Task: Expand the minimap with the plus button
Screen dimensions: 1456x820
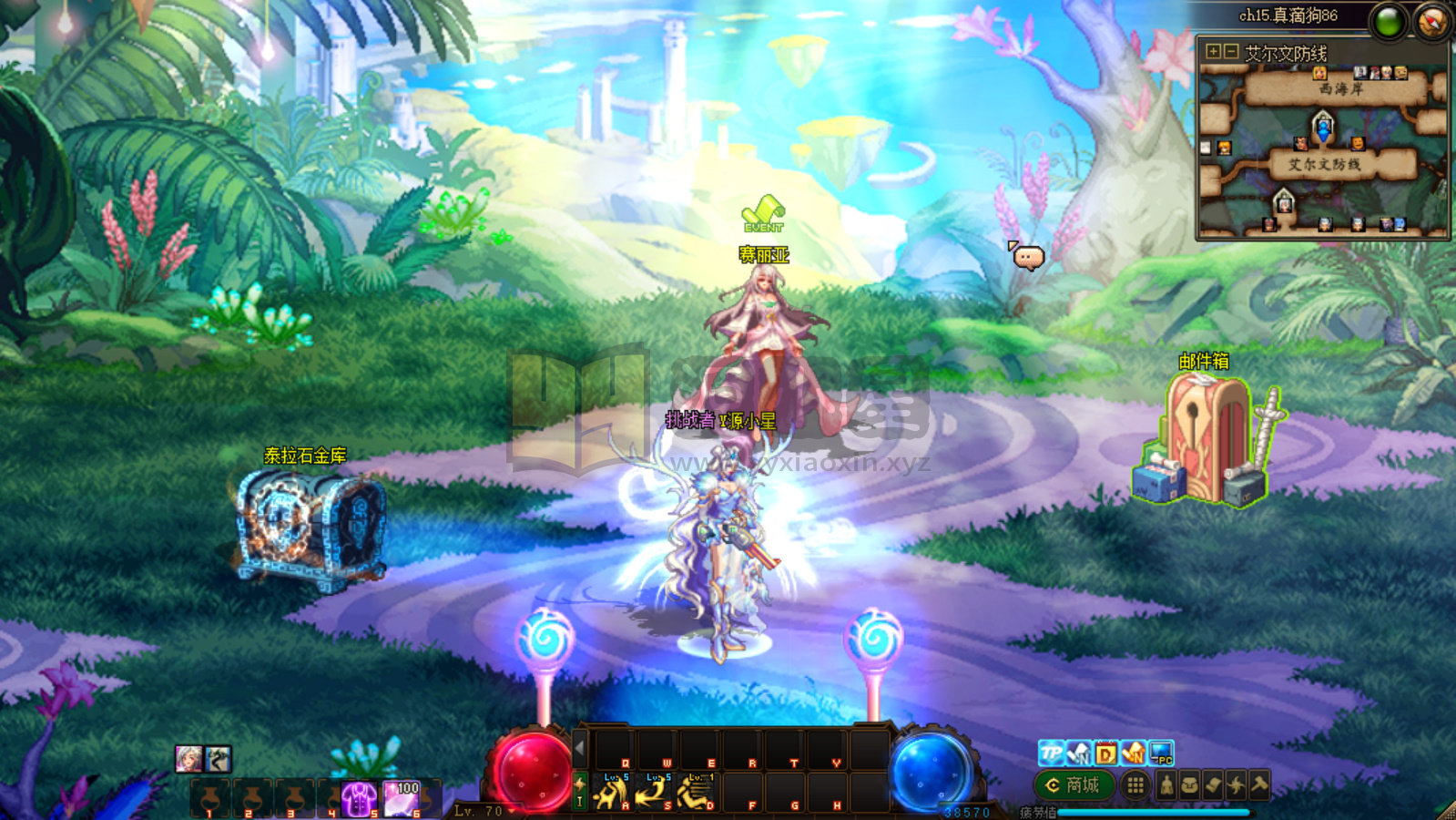Action: point(1213,52)
